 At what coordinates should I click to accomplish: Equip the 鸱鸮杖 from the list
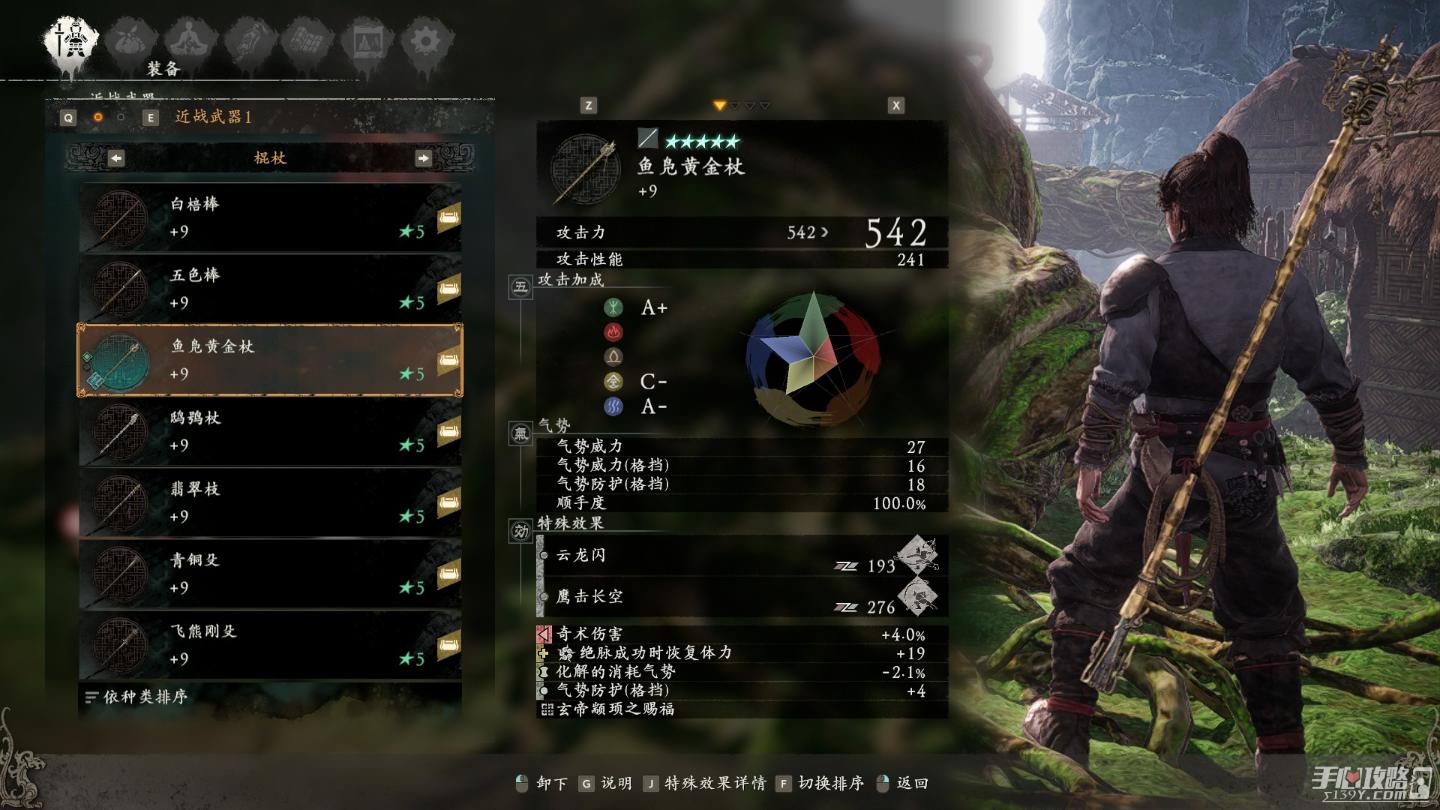tap(270, 431)
